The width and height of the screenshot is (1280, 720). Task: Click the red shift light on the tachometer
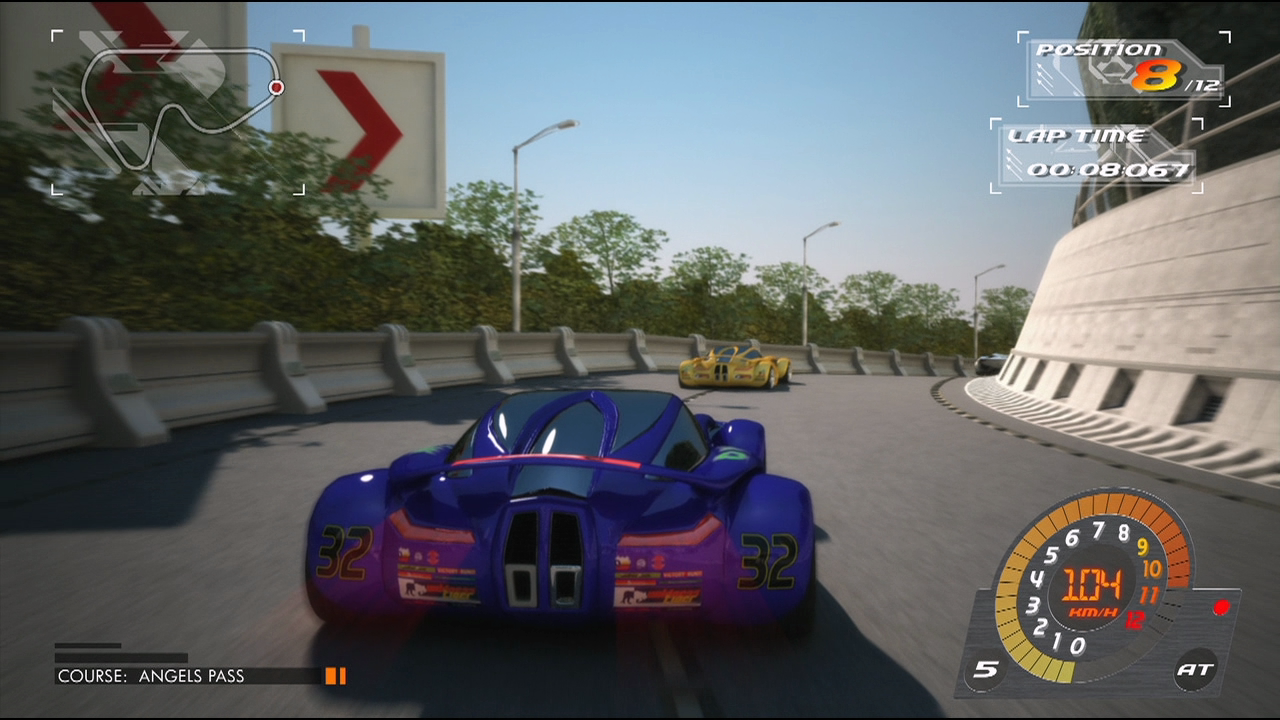1220,607
